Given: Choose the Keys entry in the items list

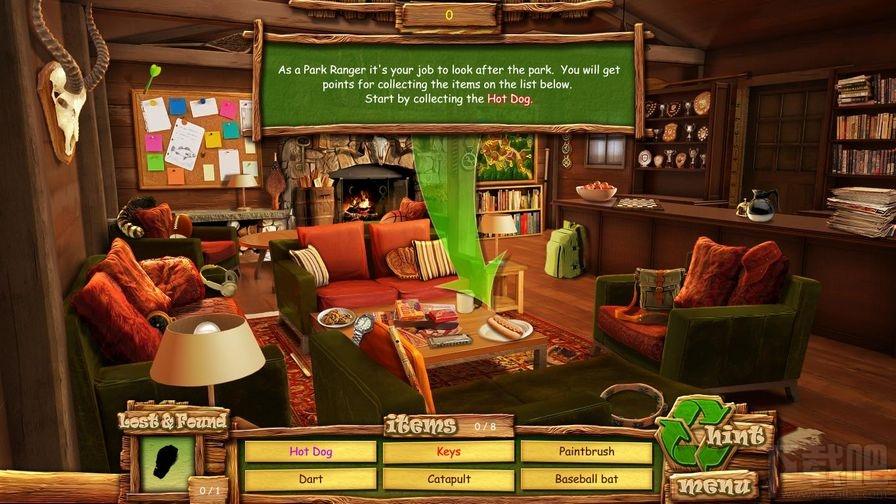Looking at the screenshot, I should pyautogui.click(x=448, y=452).
